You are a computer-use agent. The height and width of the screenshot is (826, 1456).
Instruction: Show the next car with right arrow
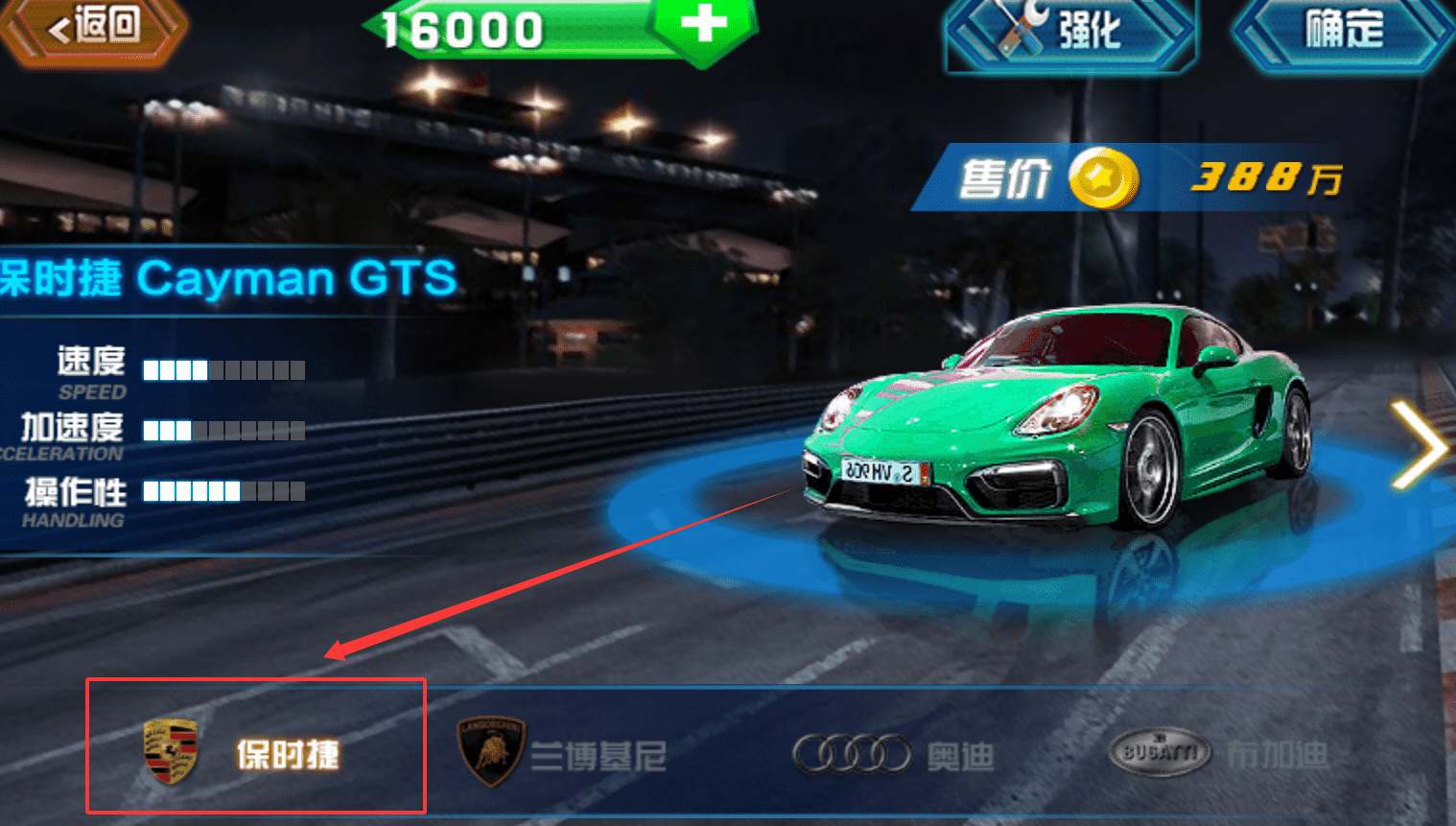click(1418, 445)
